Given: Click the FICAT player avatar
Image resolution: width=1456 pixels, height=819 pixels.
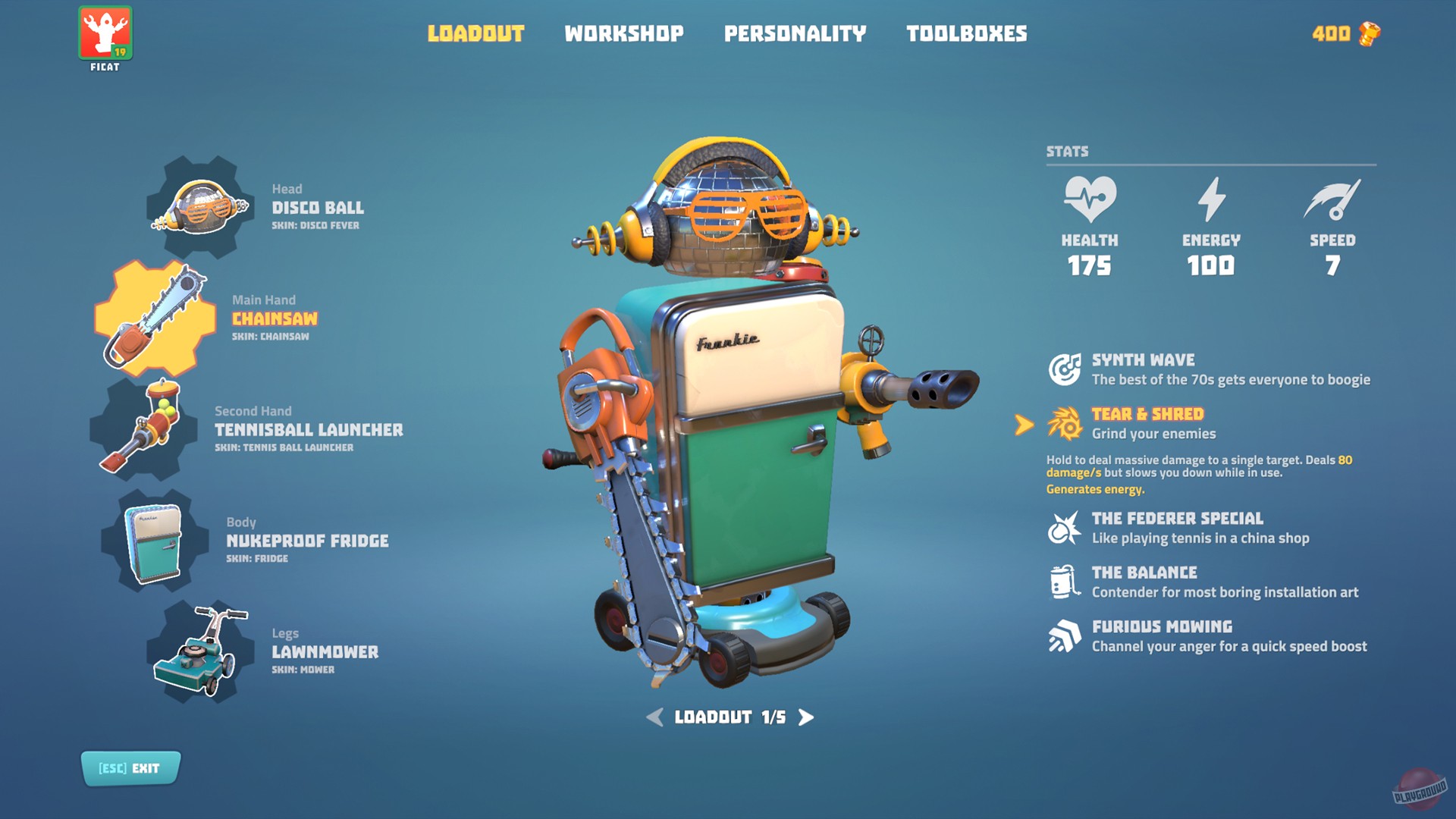Looking at the screenshot, I should click(105, 33).
